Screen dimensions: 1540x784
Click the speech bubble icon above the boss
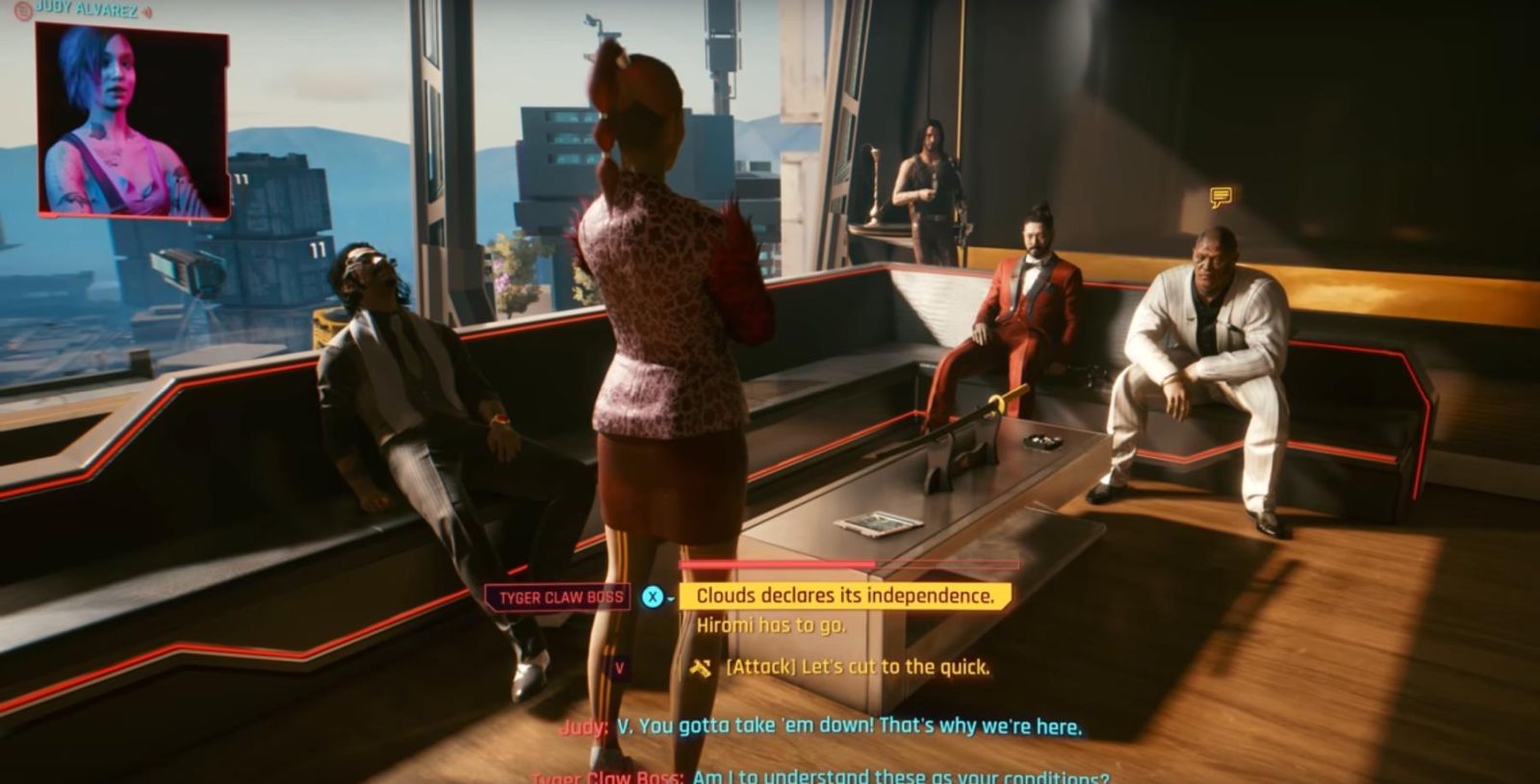pyautogui.click(x=1220, y=198)
